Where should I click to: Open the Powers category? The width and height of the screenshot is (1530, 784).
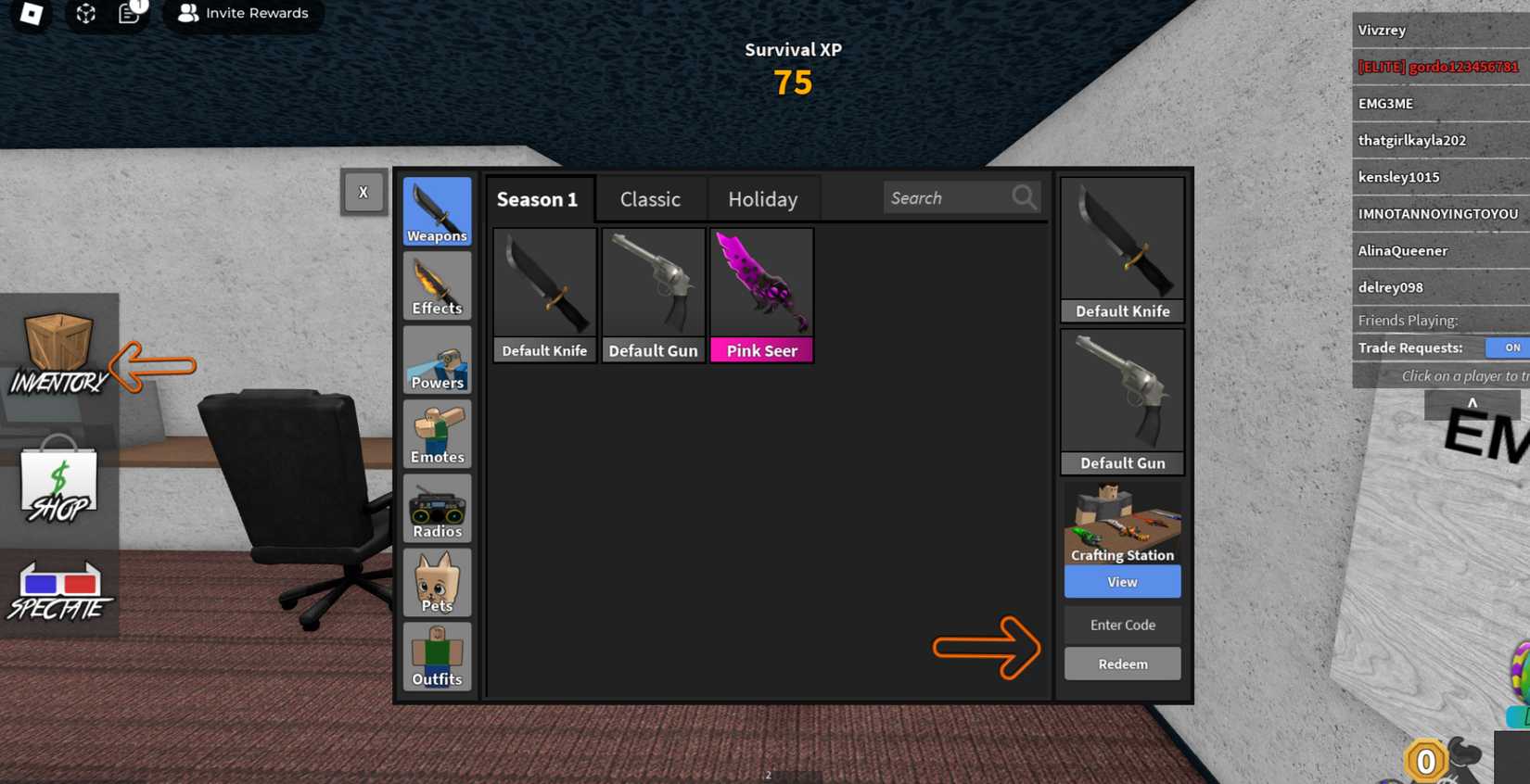pos(436,360)
